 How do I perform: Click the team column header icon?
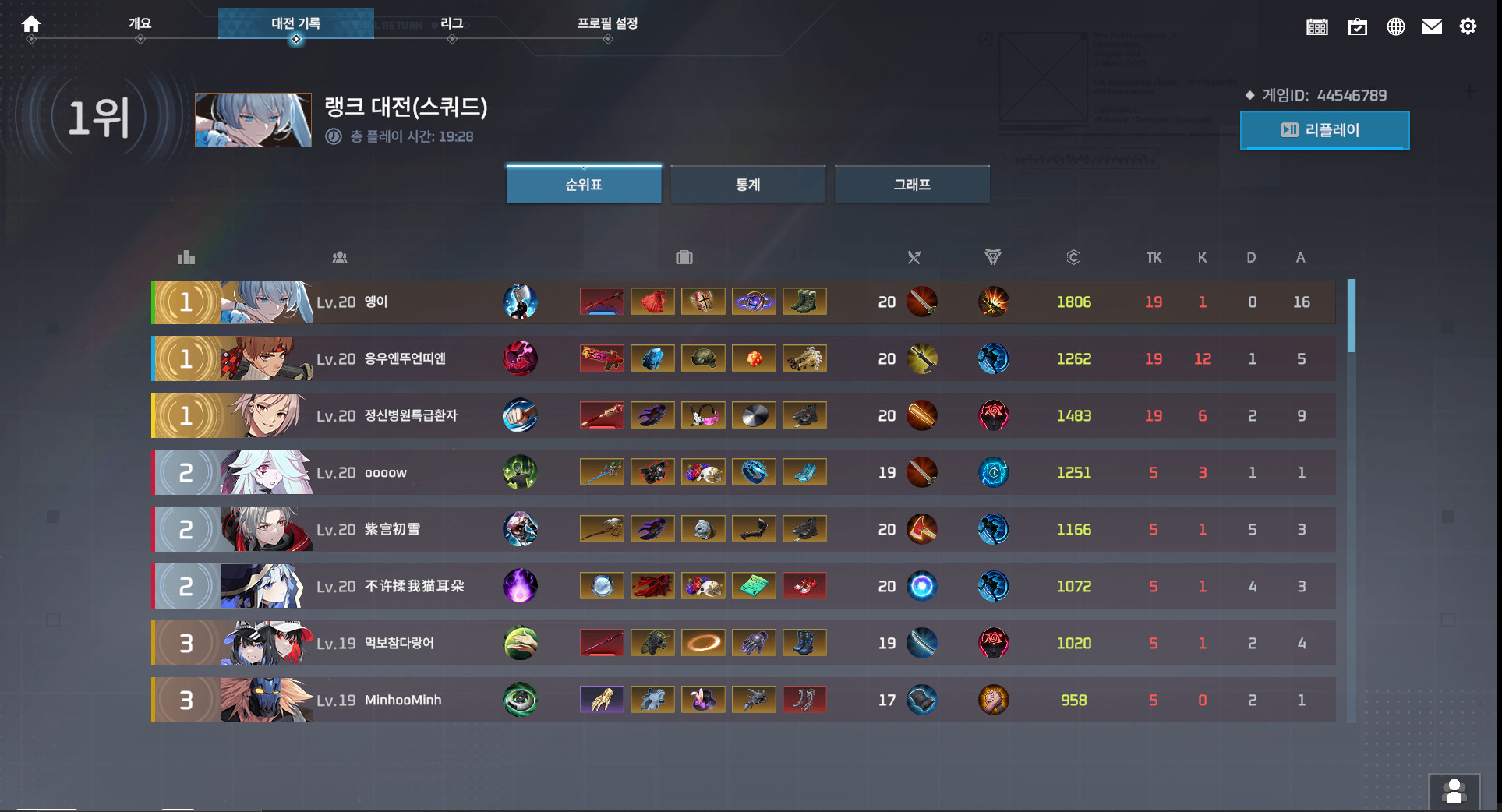point(340,257)
